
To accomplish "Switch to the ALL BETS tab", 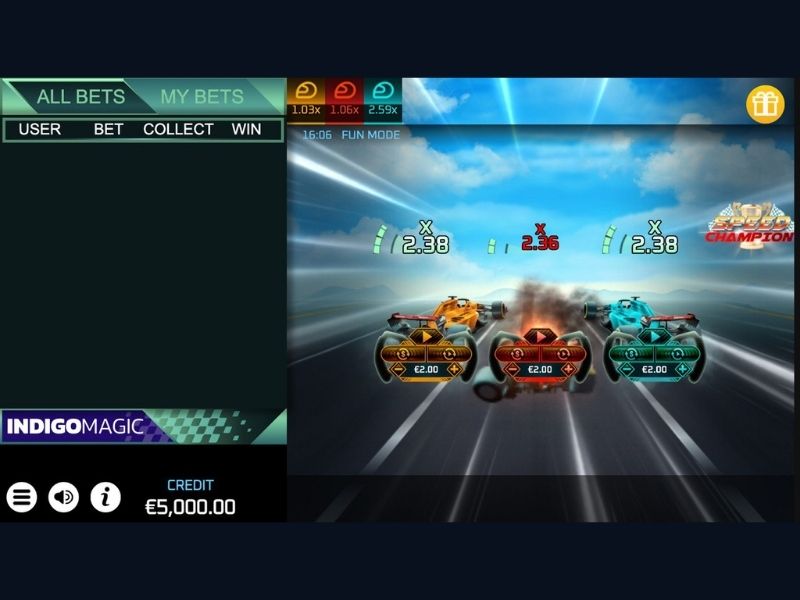I will (80, 97).
